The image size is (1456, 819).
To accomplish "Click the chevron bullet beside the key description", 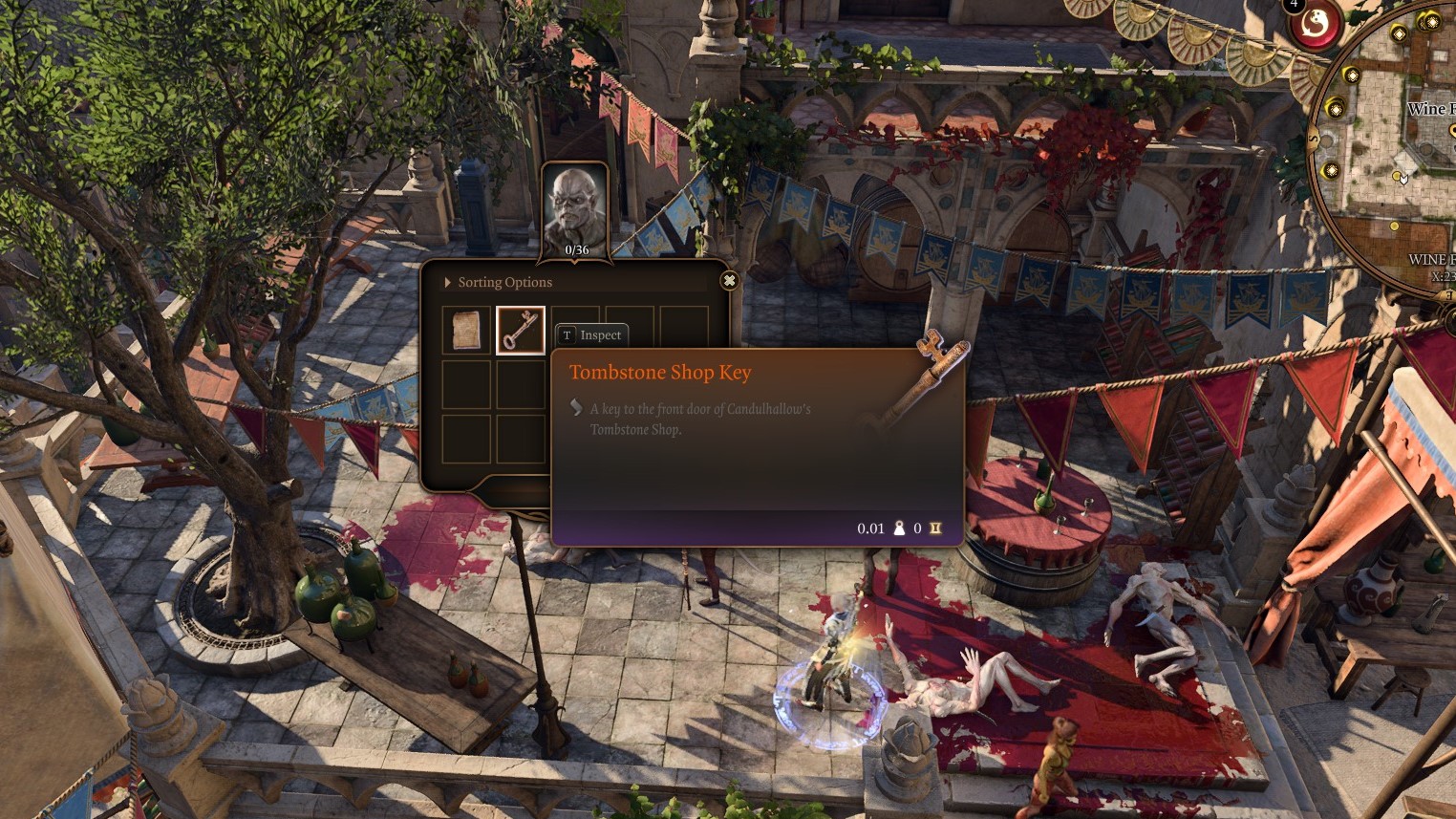I will click(x=575, y=405).
